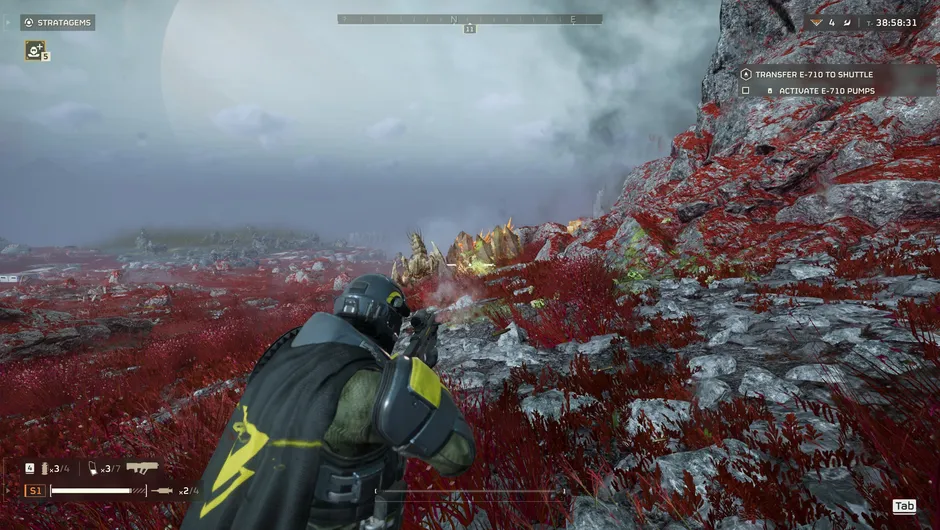This screenshot has width=940, height=530.
Task: Click the orange reinforcement triangle icon
Action: point(816,22)
